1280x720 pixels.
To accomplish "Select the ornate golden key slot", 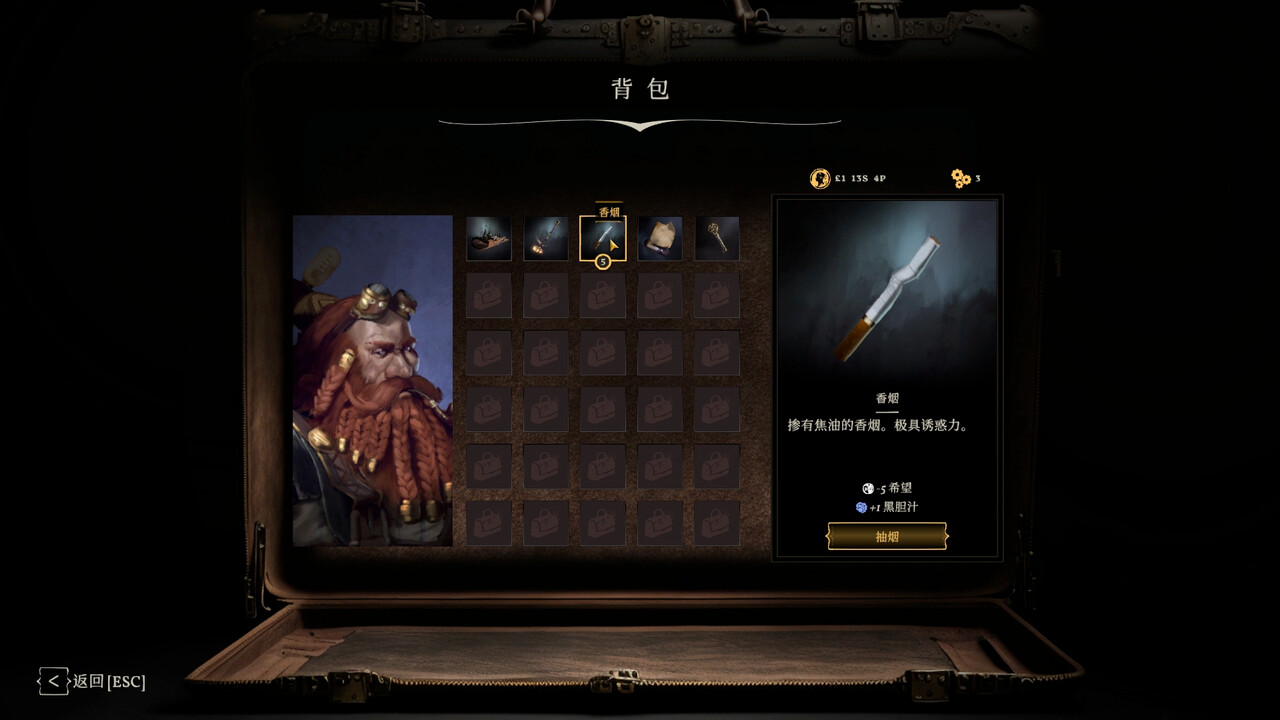I will click(717, 239).
